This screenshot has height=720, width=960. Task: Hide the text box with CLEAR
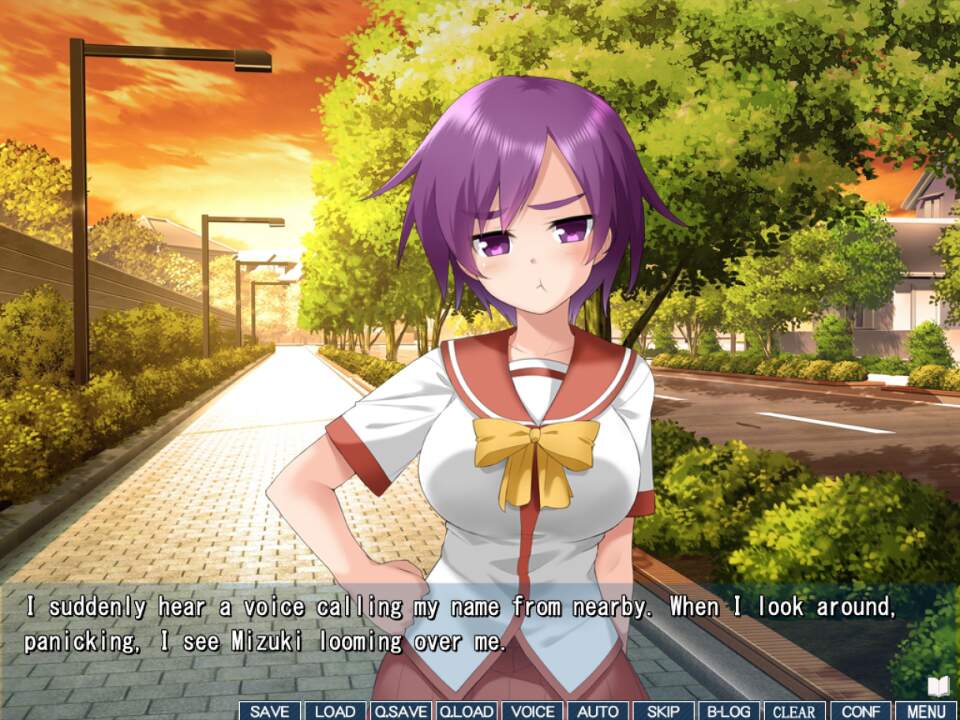coord(794,711)
